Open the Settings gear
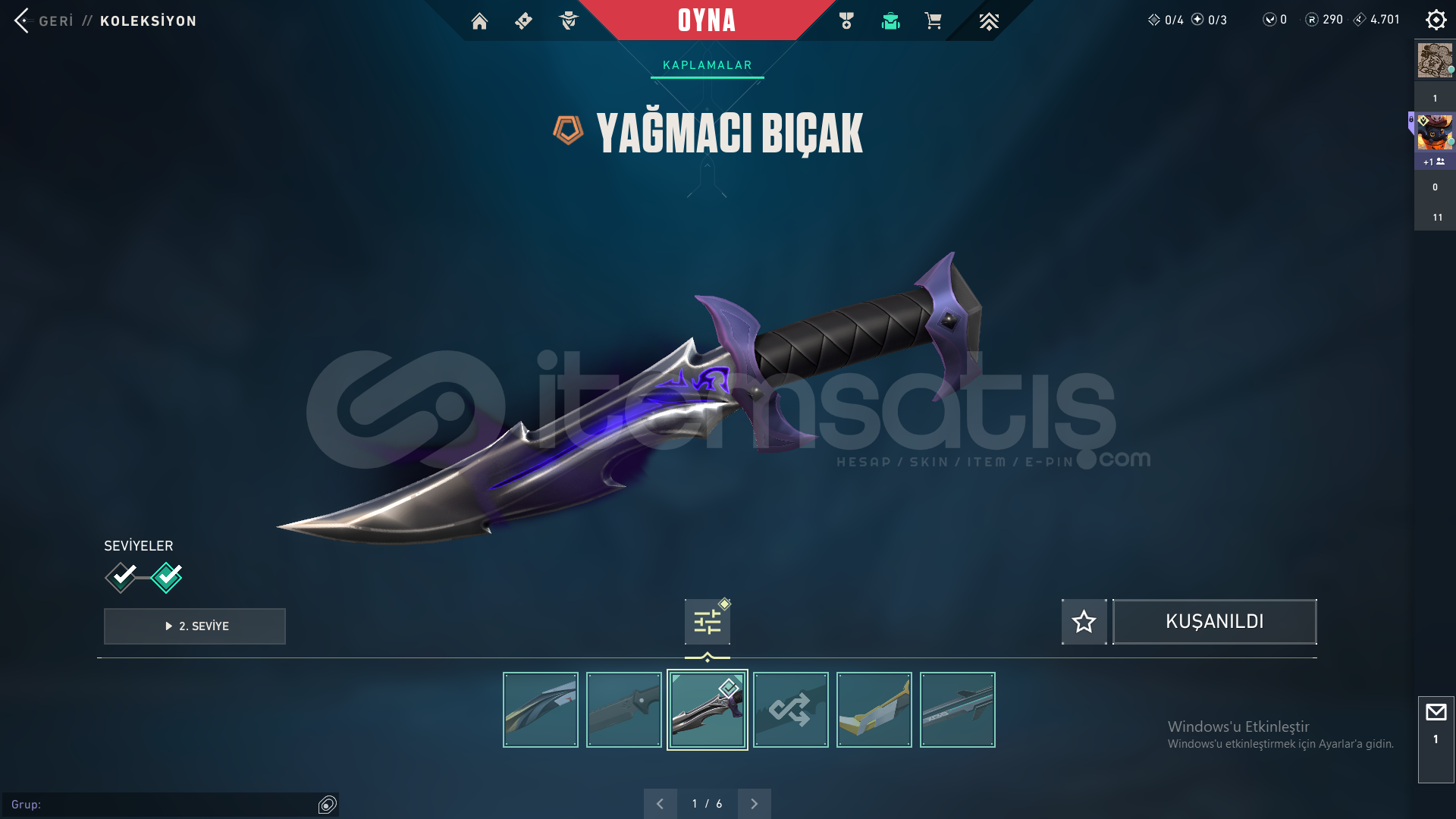1456x819 pixels. (1436, 20)
